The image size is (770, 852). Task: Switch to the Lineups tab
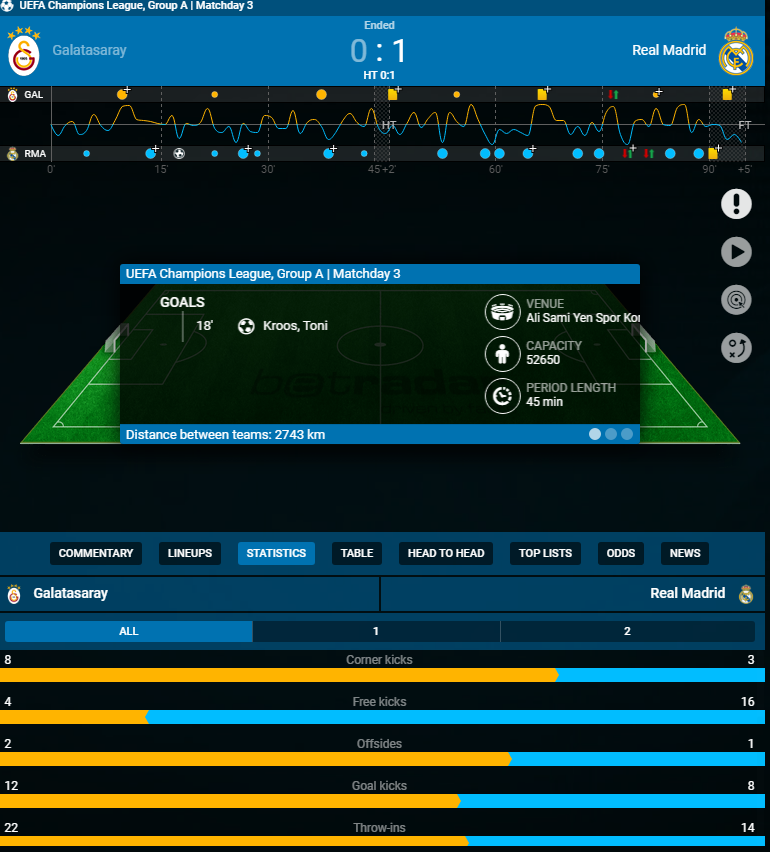[x=190, y=553]
